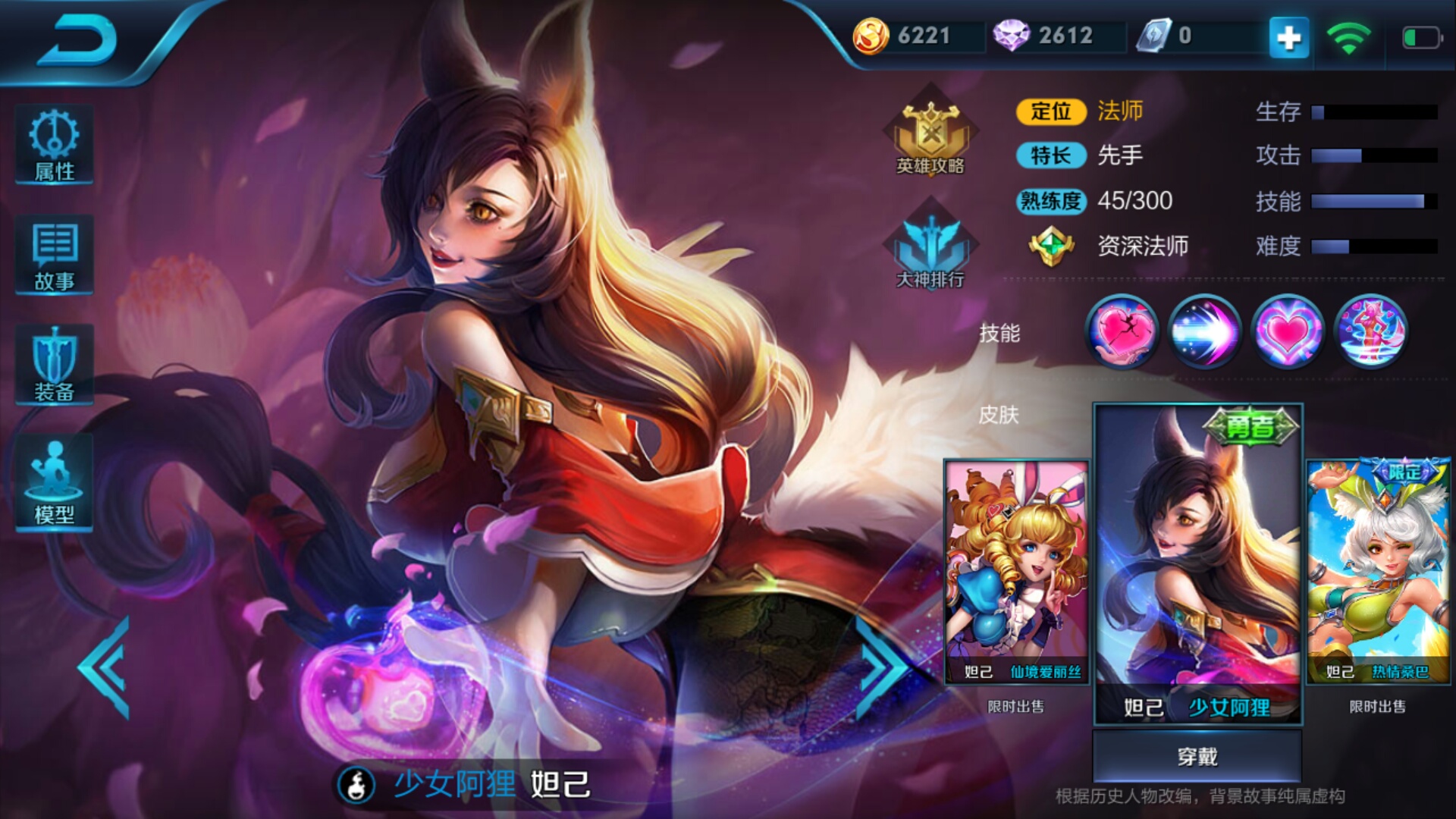Image resolution: width=1456 pixels, height=819 pixels.
Task: Show the next hero with right chevron
Action: (882, 667)
